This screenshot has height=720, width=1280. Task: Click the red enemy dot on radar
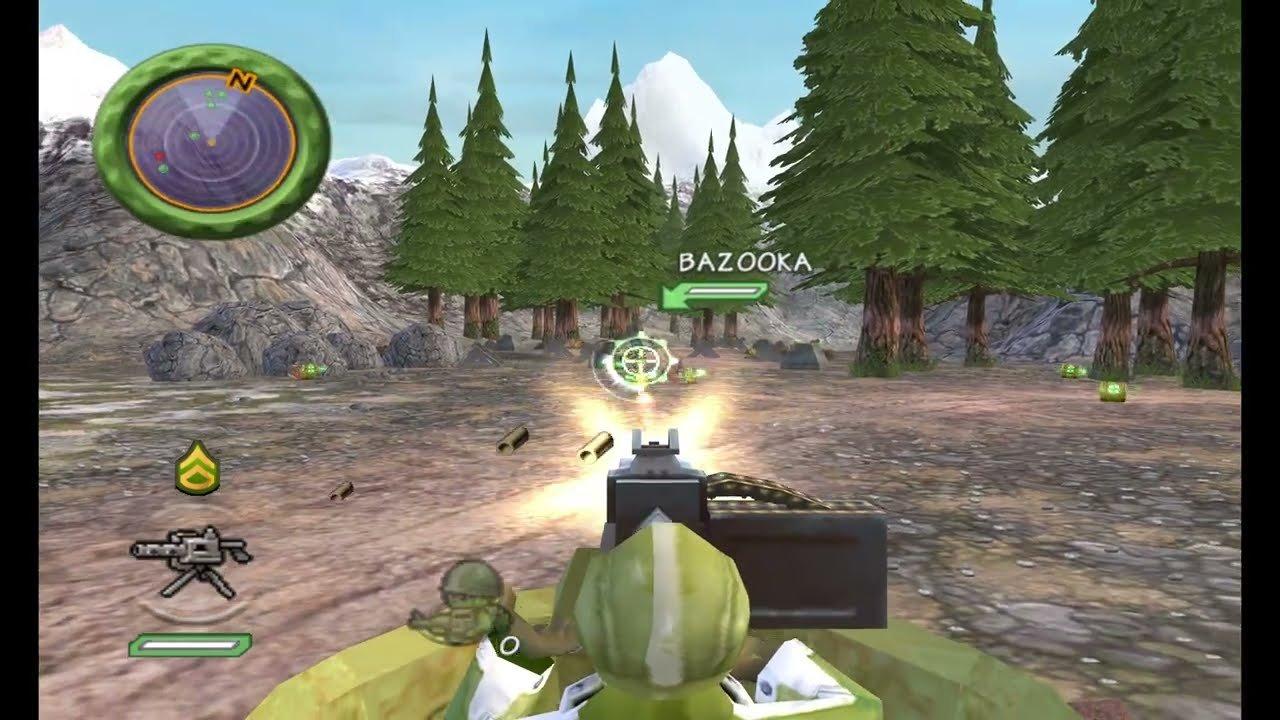pyautogui.click(x=160, y=155)
